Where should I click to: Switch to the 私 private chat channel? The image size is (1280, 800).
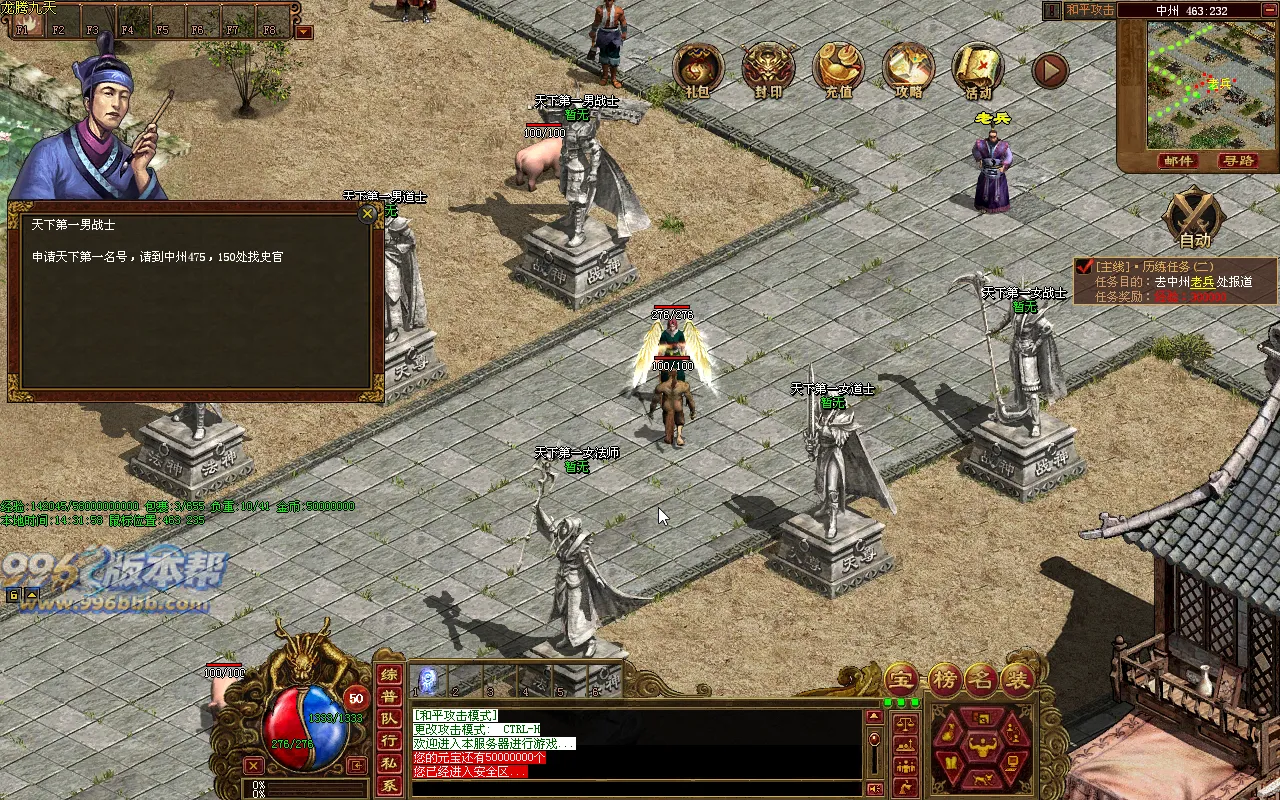pos(390,764)
